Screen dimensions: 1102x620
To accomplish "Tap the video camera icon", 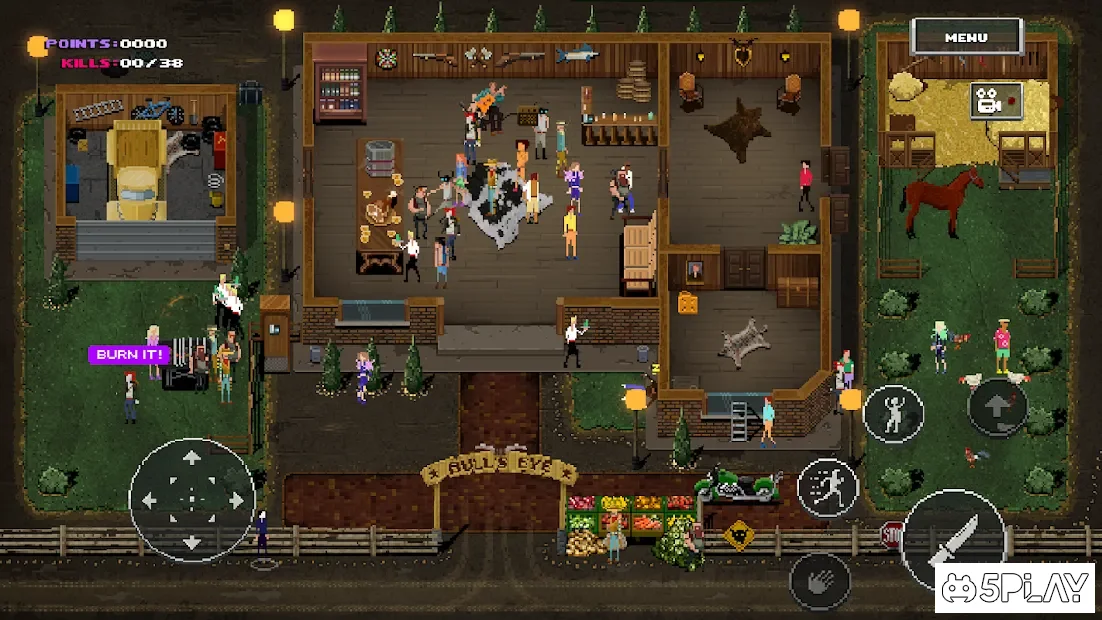I will coord(995,101).
